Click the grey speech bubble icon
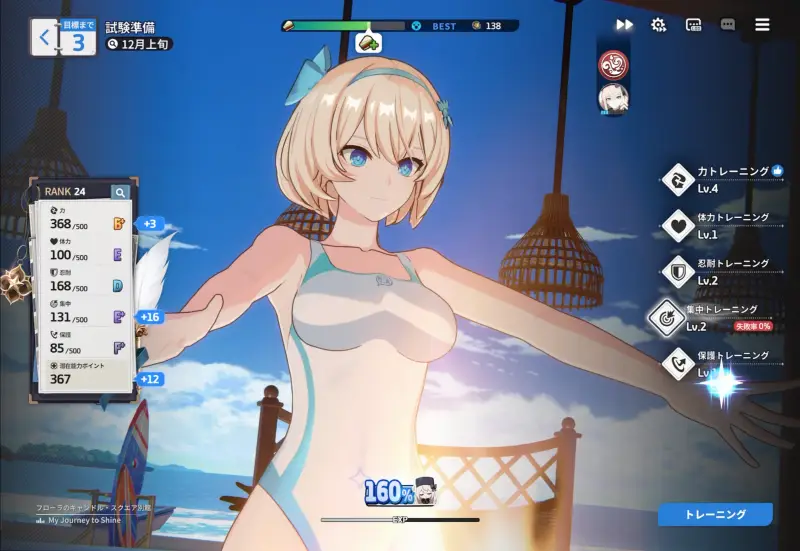 (x=727, y=25)
